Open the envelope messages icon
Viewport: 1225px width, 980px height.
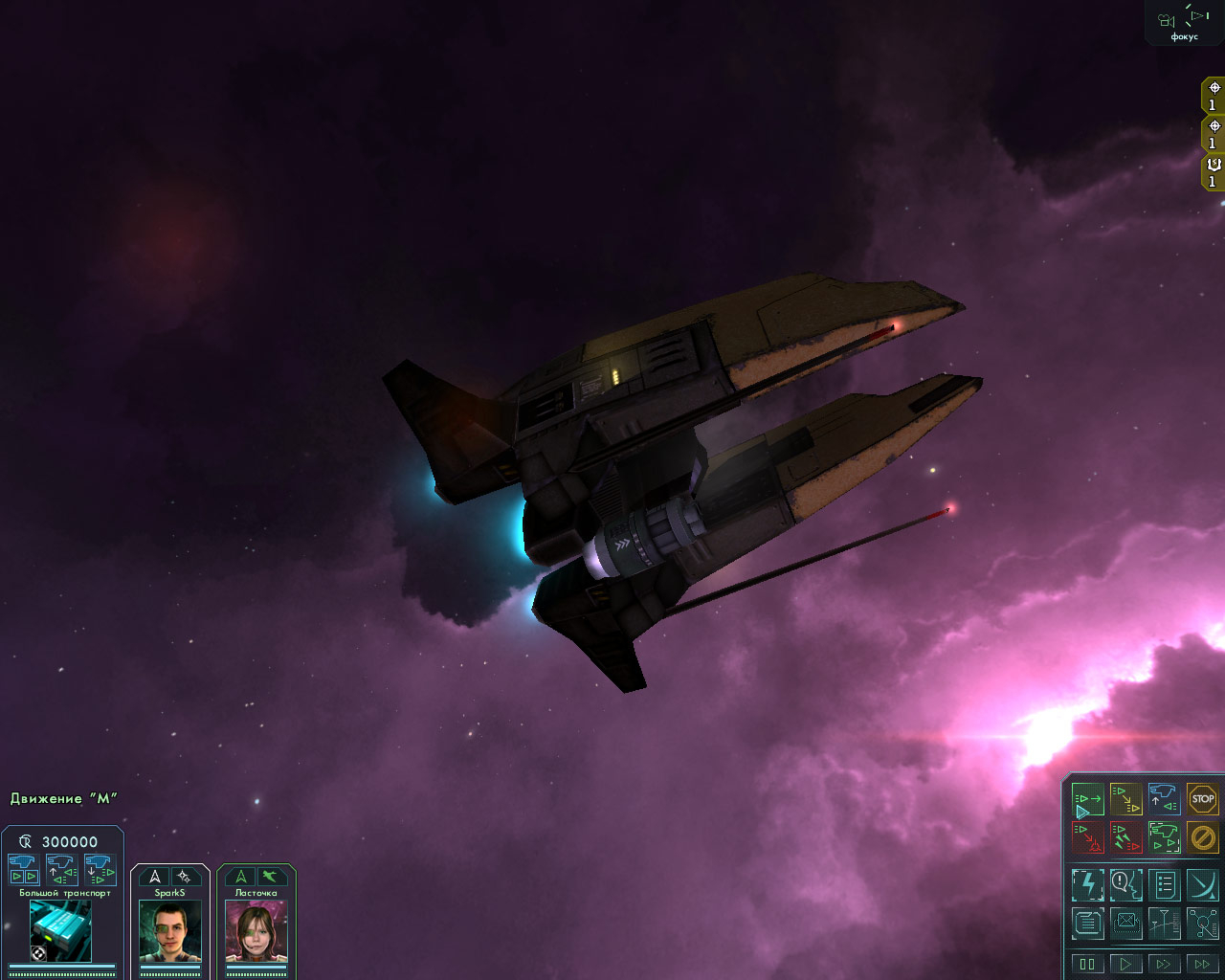tap(1125, 923)
